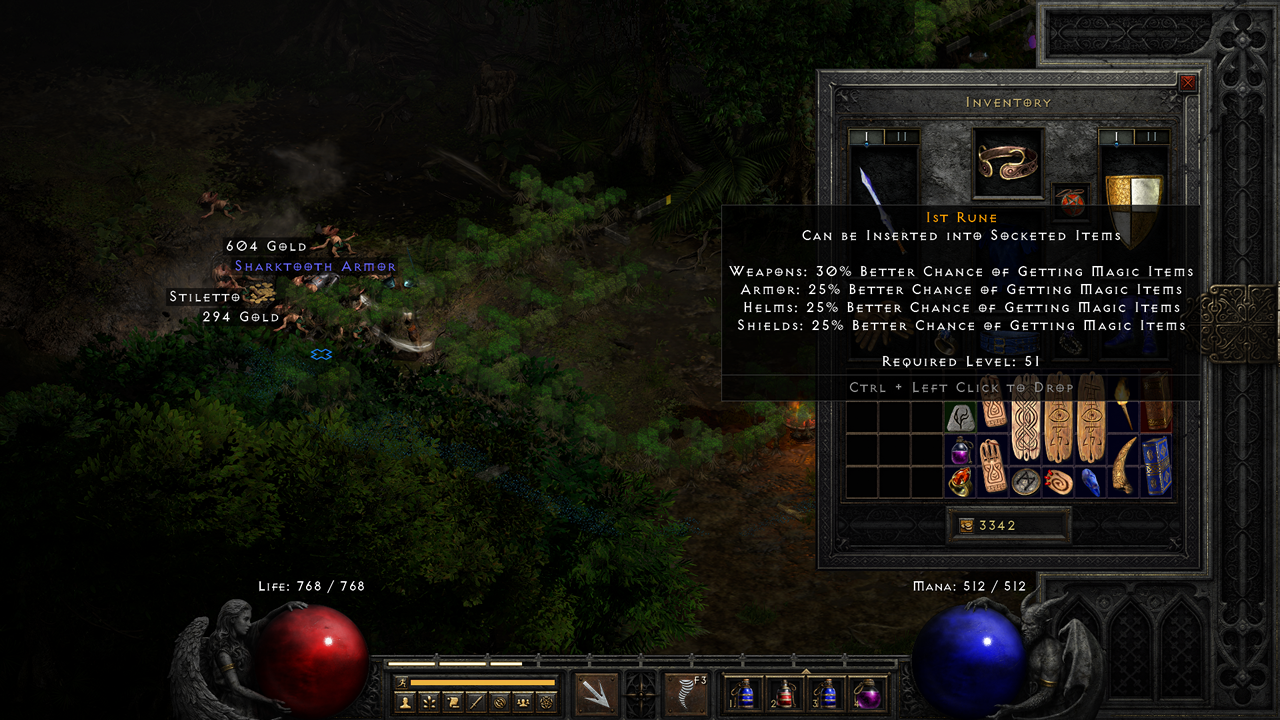This screenshot has width=1280, height=720.
Task: Click the gold coin icon beside the gold counter
Action: [966, 525]
